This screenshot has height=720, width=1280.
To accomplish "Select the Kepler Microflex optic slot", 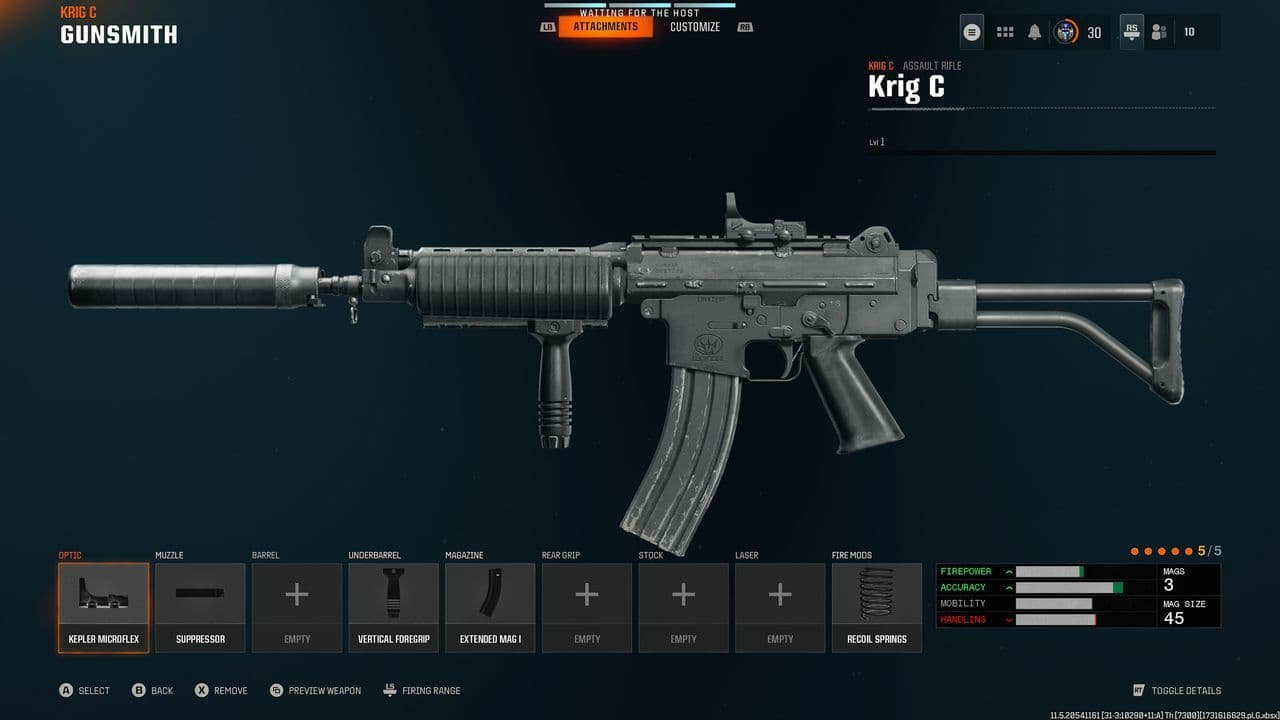I will tap(103, 607).
